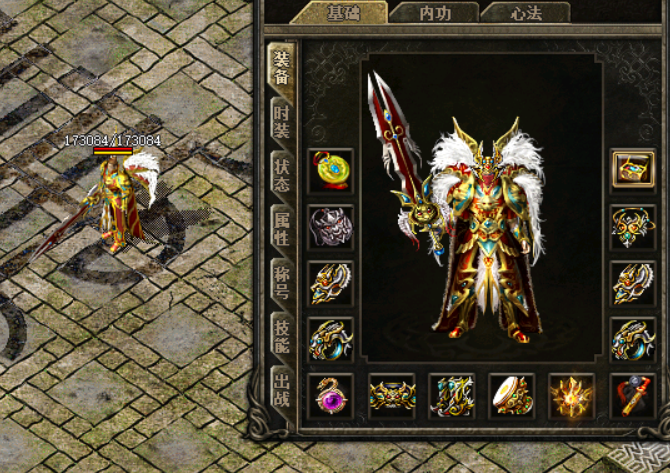Viewport: 670px width, 473px height.
Task: Select the 出战 side tab
Action: pos(281,392)
